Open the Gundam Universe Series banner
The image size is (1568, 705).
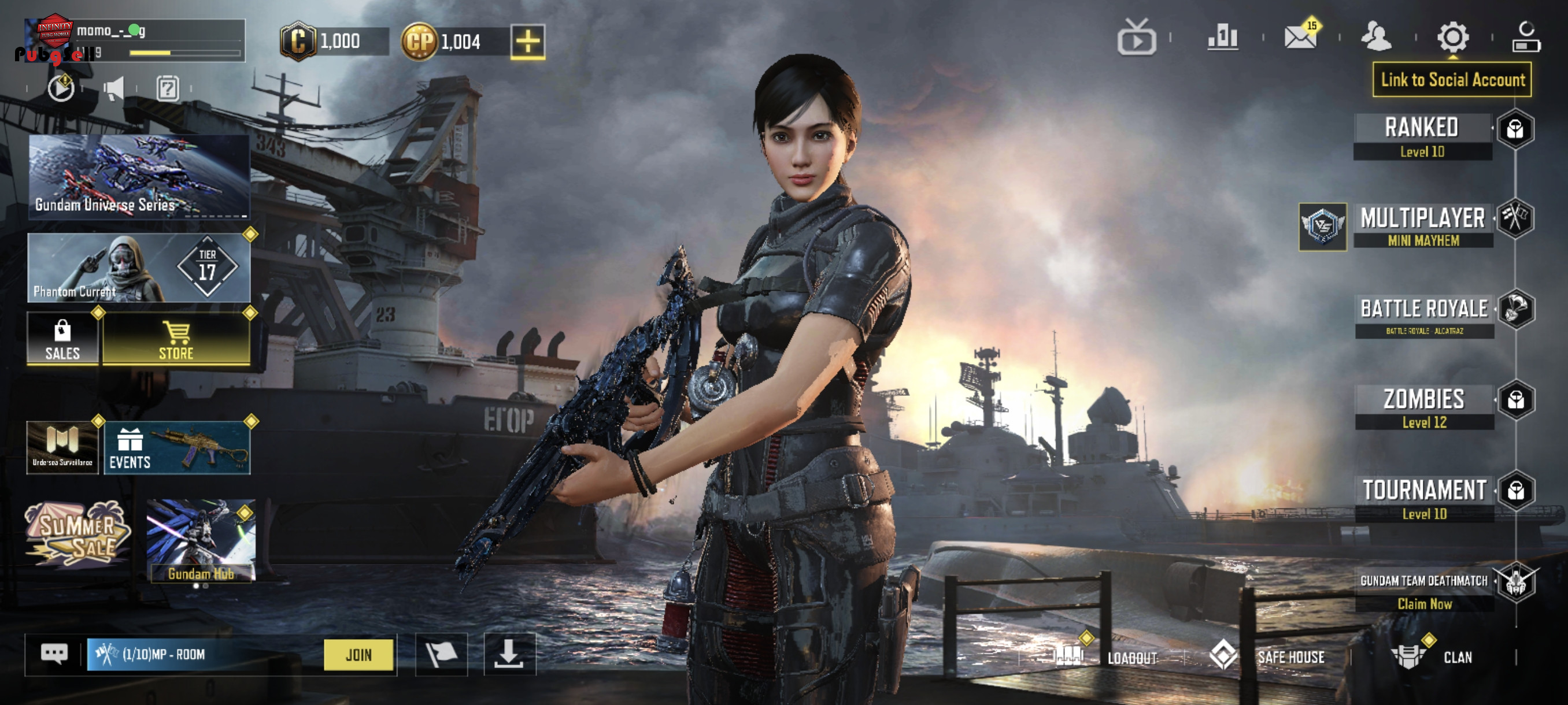[x=139, y=176]
